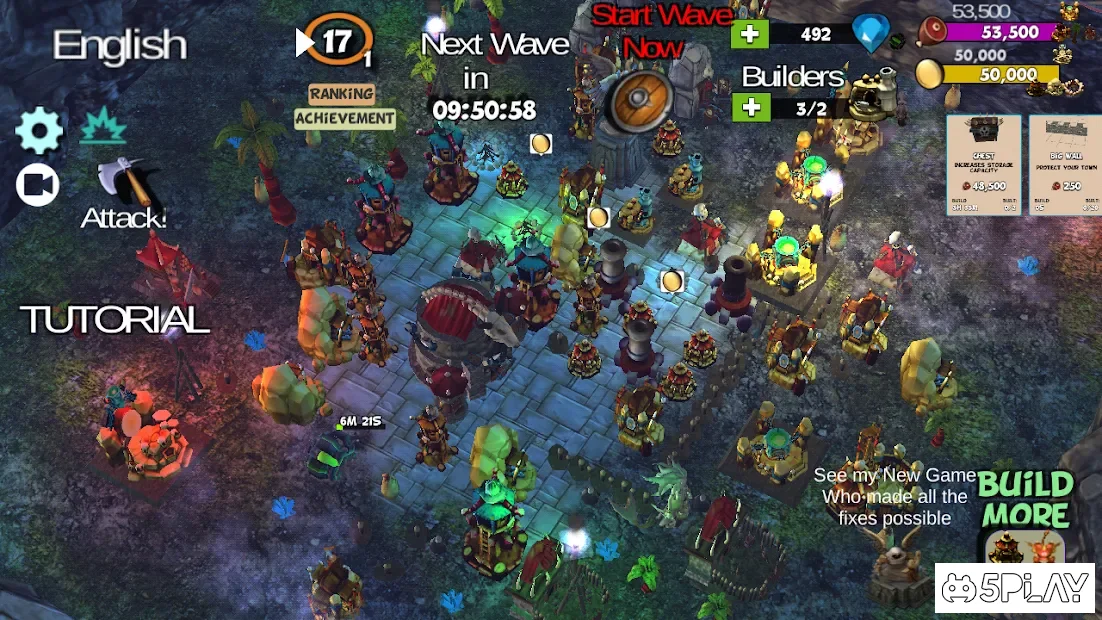Viewport: 1102px width, 620px height.
Task: Add more gems with the green plus
Action: point(750,34)
